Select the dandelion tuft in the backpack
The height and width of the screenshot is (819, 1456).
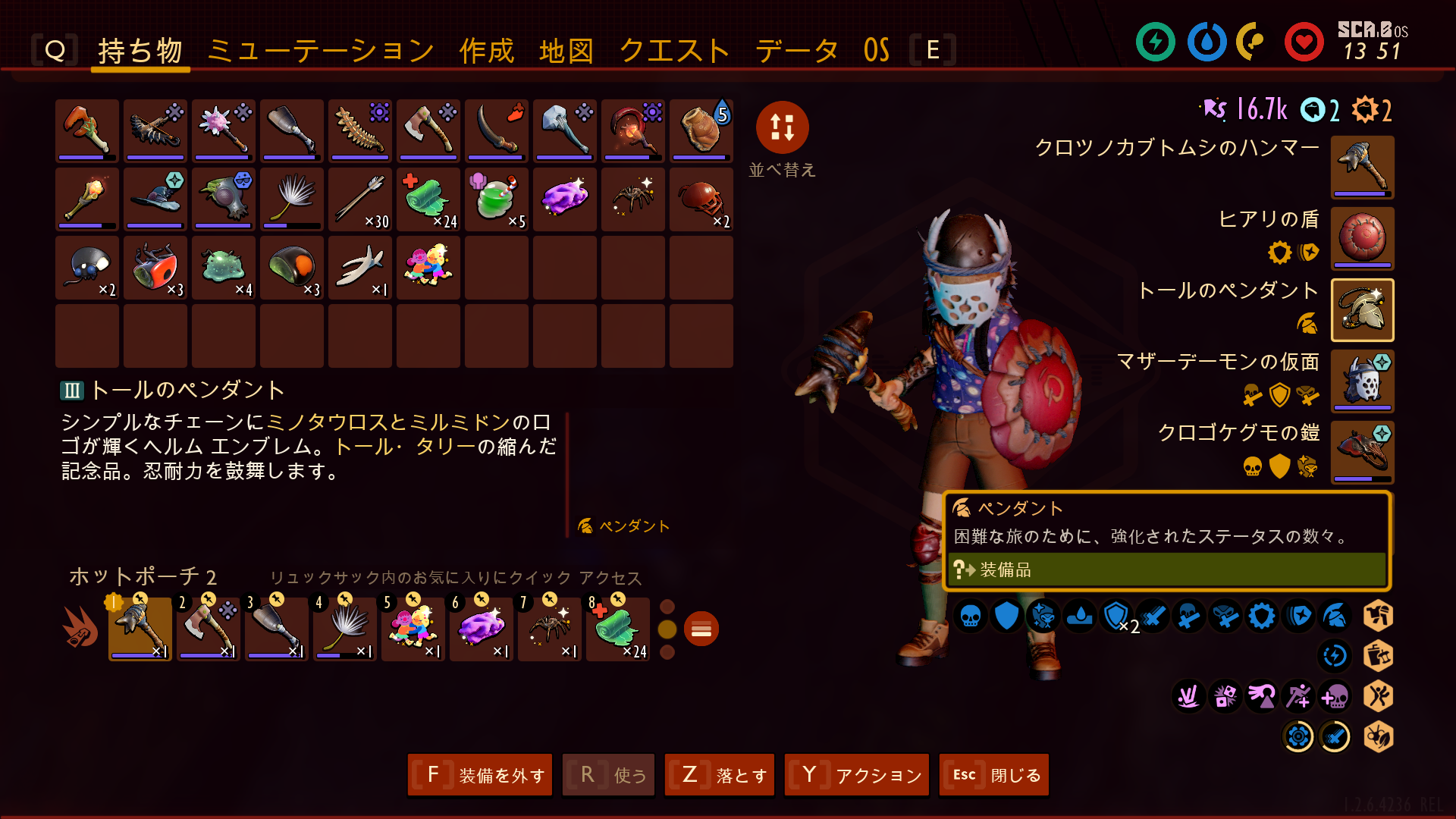pyautogui.click(x=291, y=199)
